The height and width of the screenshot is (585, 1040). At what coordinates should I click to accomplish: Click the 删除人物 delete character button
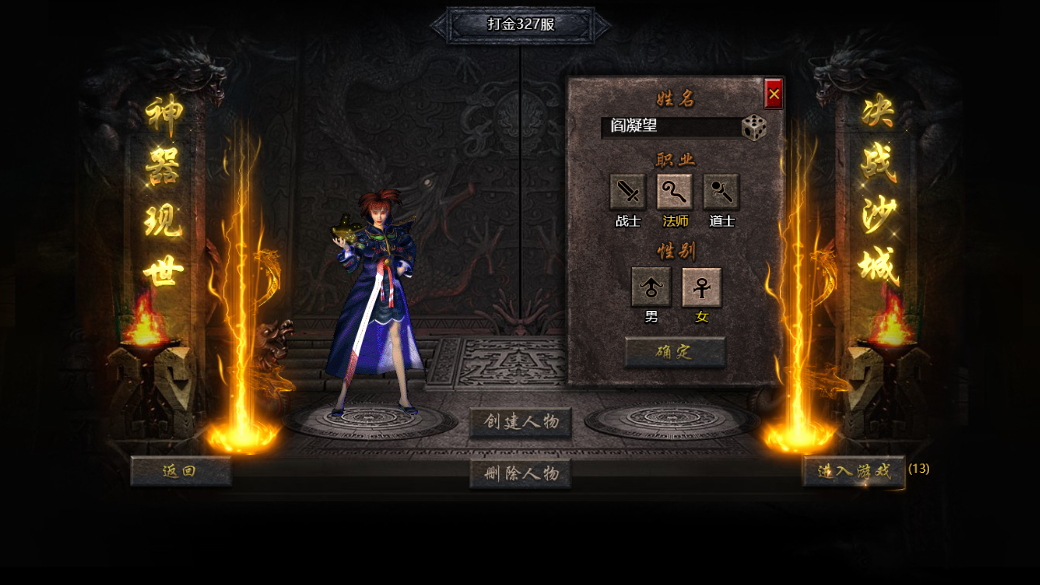[520, 472]
